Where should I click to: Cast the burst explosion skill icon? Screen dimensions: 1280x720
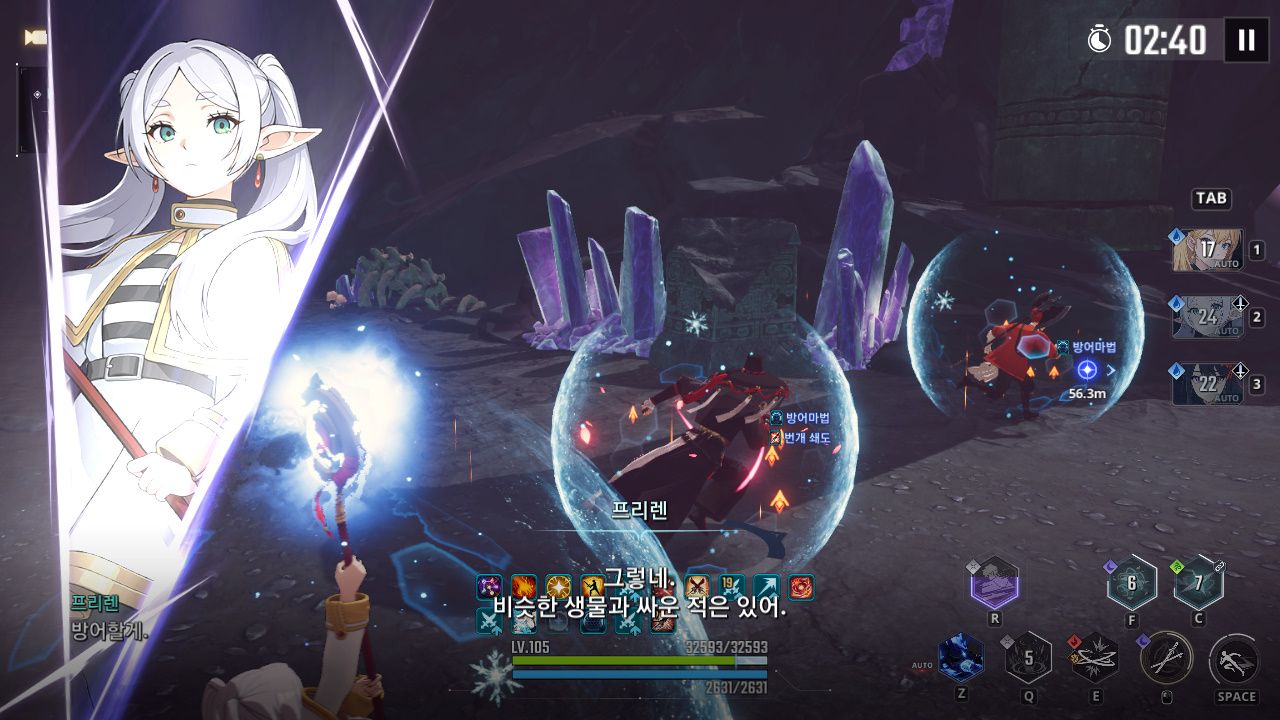[1095, 658]
